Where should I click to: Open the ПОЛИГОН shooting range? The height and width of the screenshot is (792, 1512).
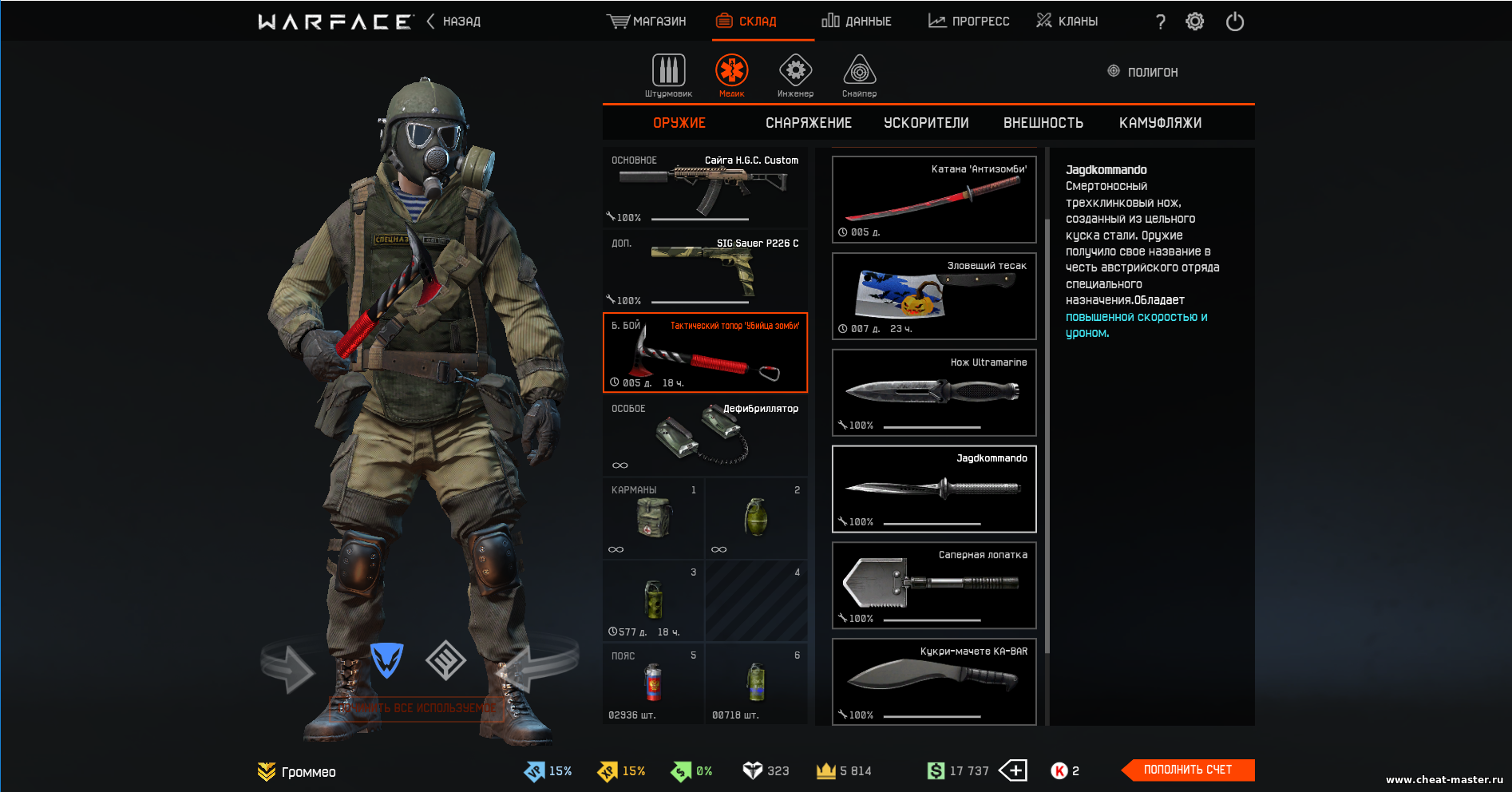(x=1143, y=72)
